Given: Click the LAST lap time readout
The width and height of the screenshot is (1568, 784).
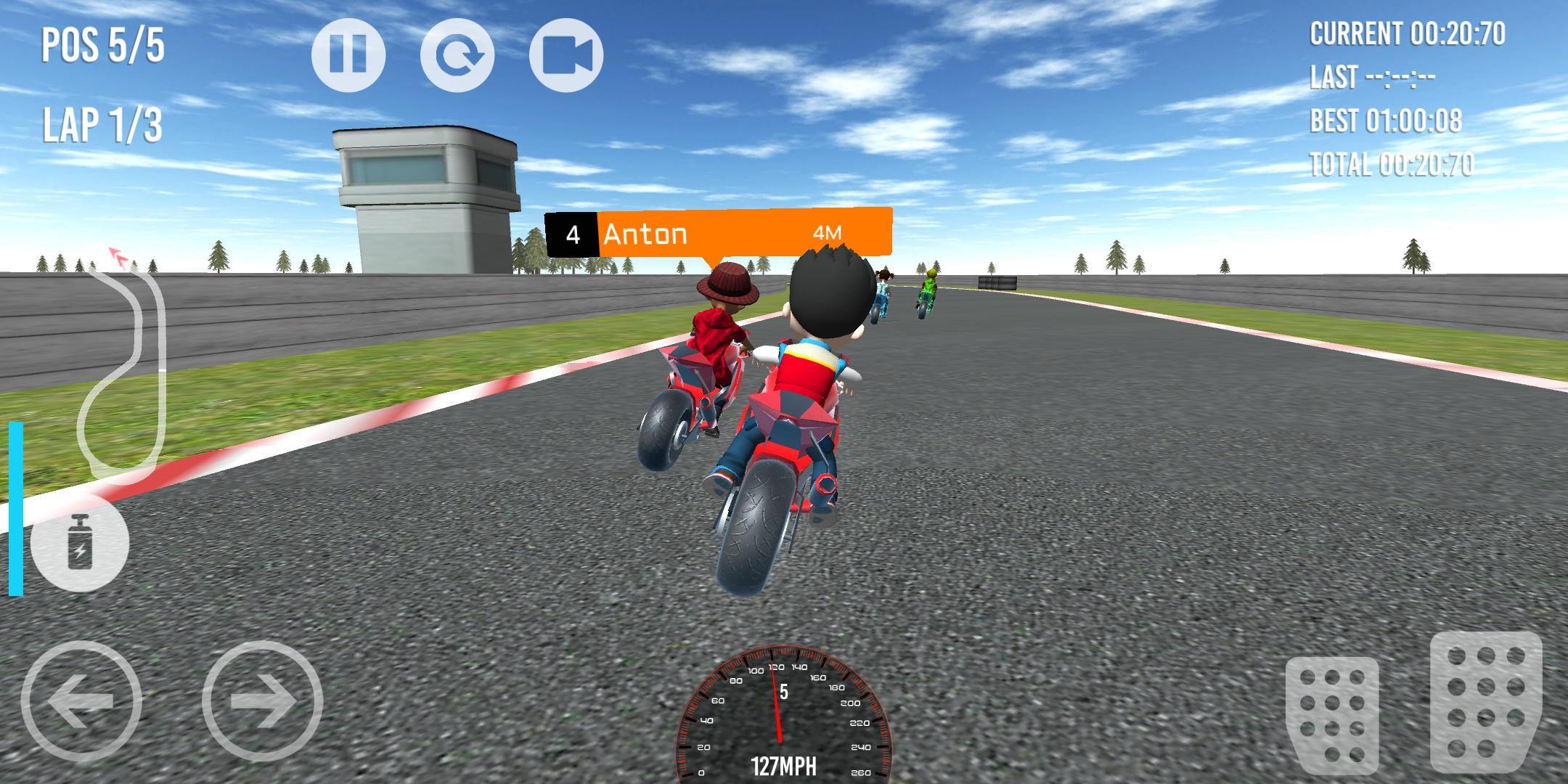Looking at the screenshot, I should point(1372,76).
